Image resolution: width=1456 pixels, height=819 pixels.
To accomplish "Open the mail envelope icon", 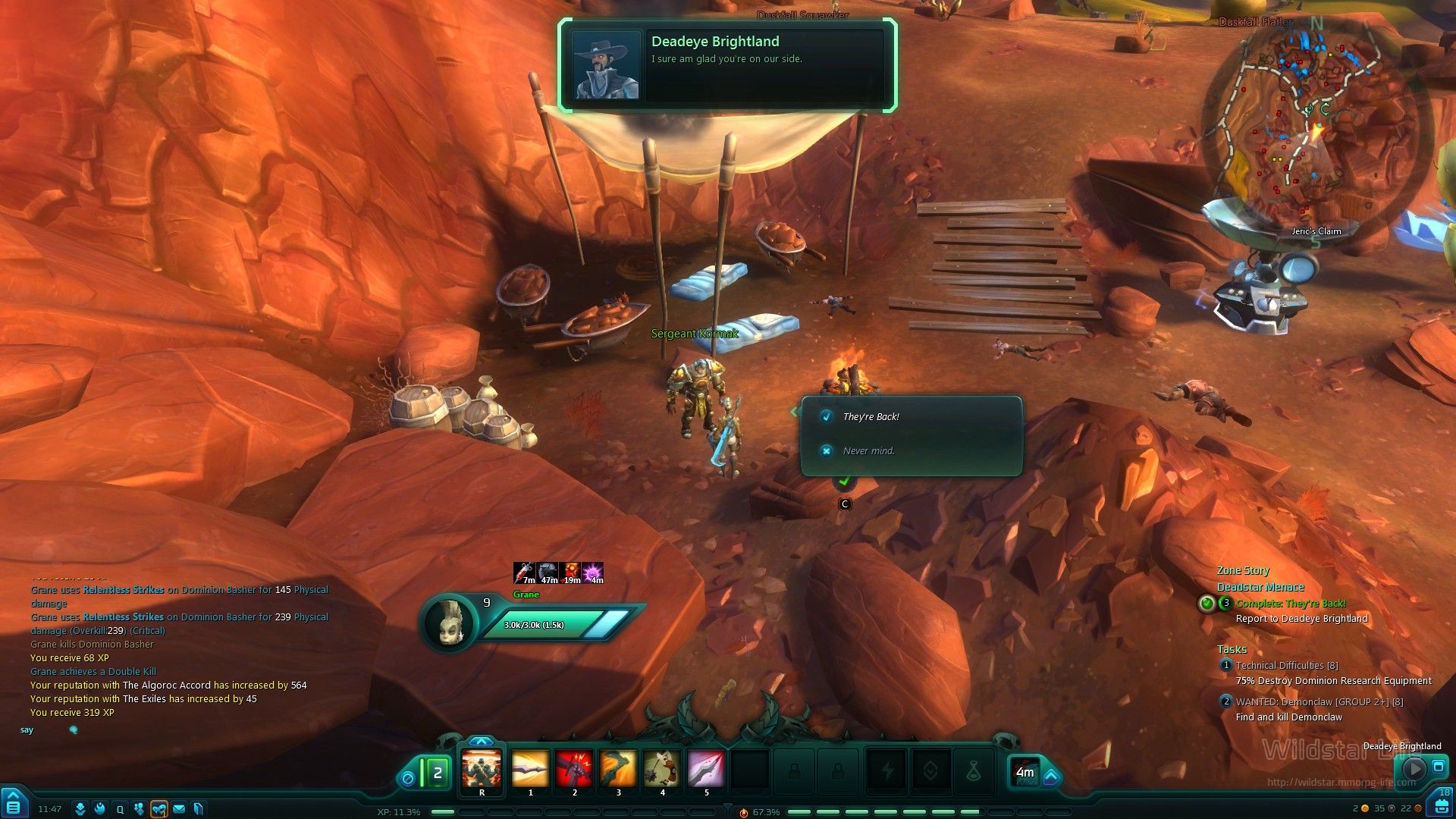I will pos(179,809).
